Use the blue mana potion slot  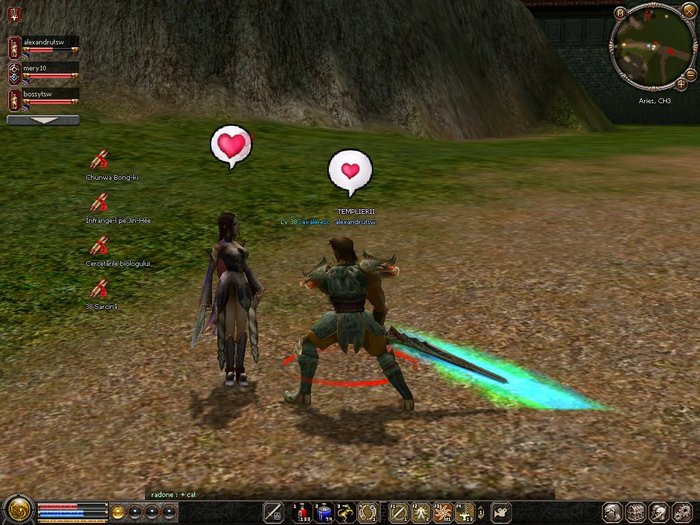coord(323,512)
